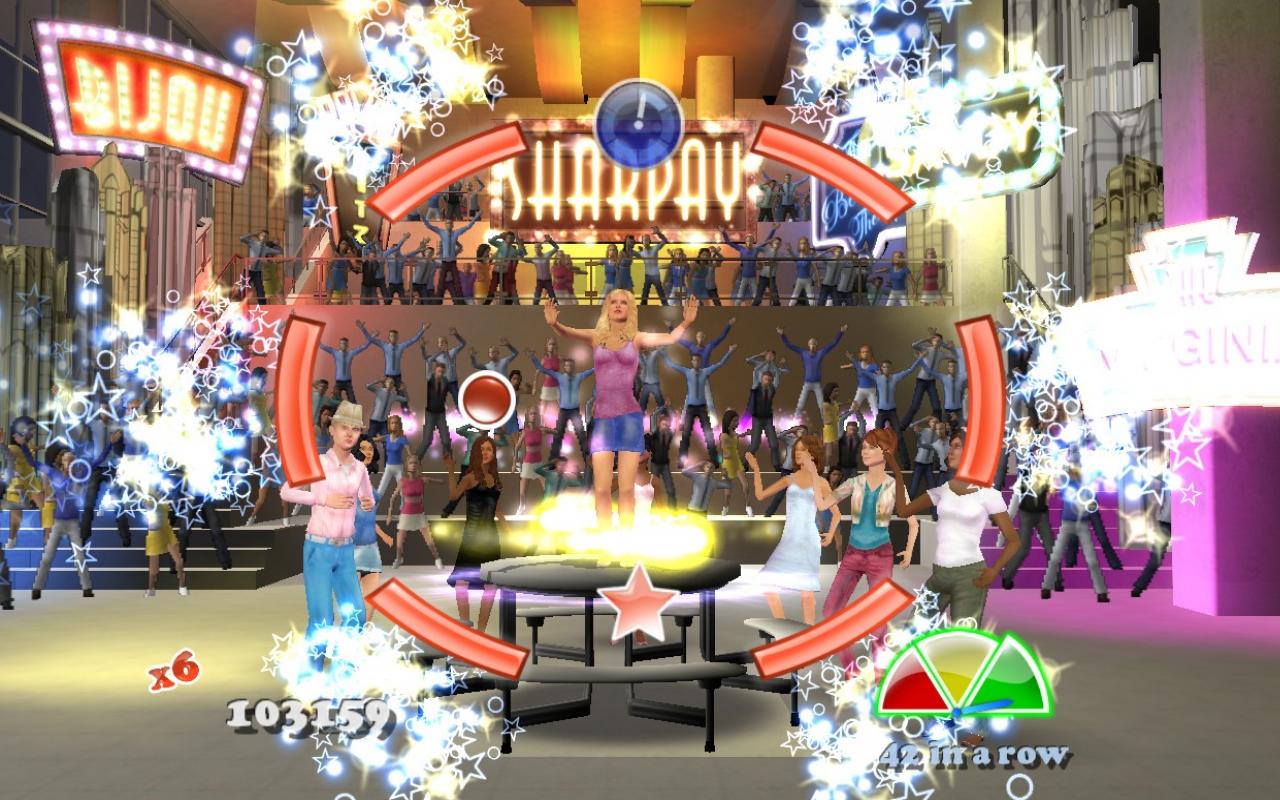The height and width of the screenshot is (800, 1280).
Task: Click the bottom-left red ring arc
Action: coord(450,630)
